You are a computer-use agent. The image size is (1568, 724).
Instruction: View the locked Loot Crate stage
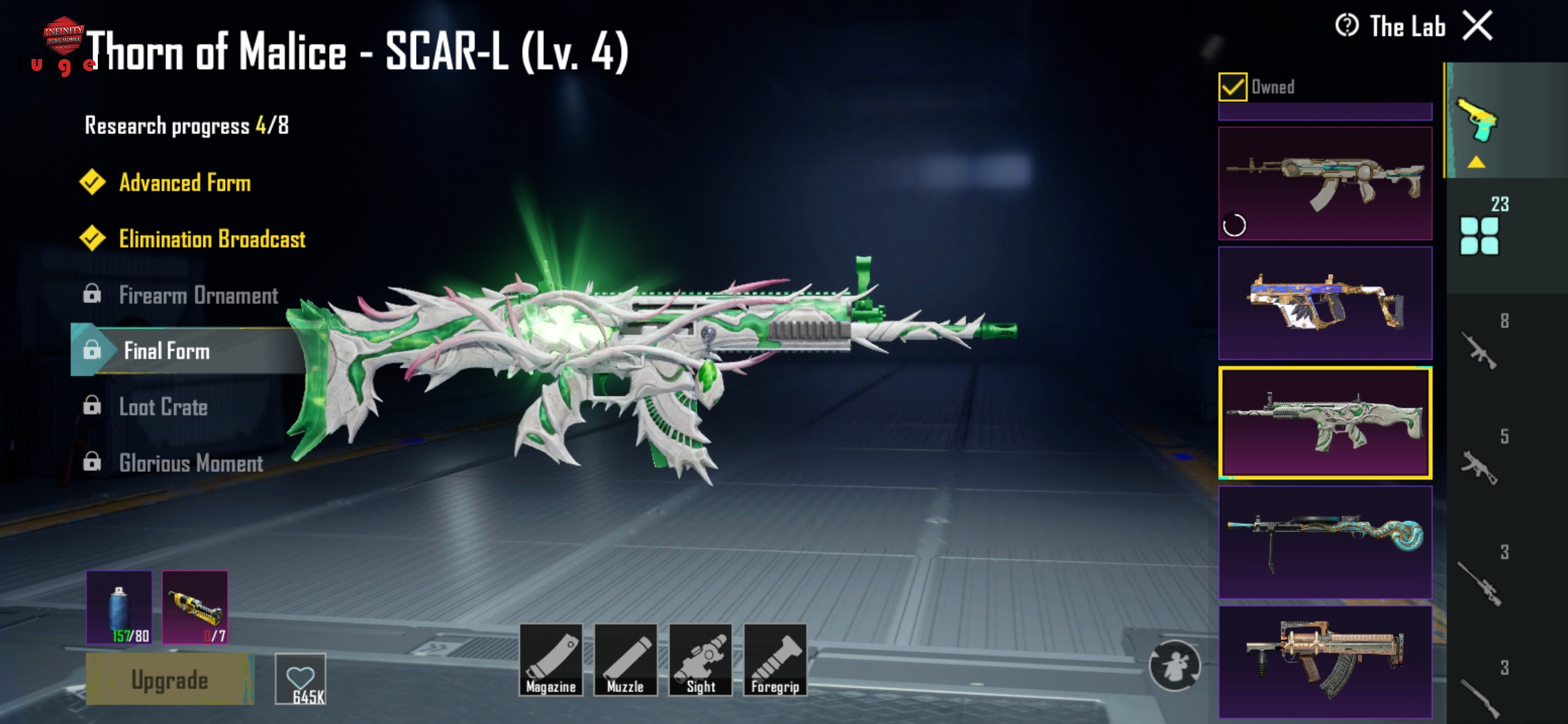(x=163, y=408)
